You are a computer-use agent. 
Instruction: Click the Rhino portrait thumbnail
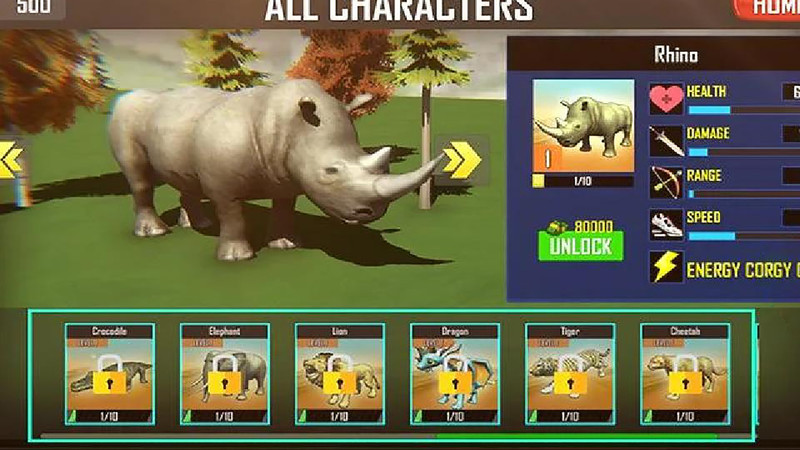[x=583, y=126]
